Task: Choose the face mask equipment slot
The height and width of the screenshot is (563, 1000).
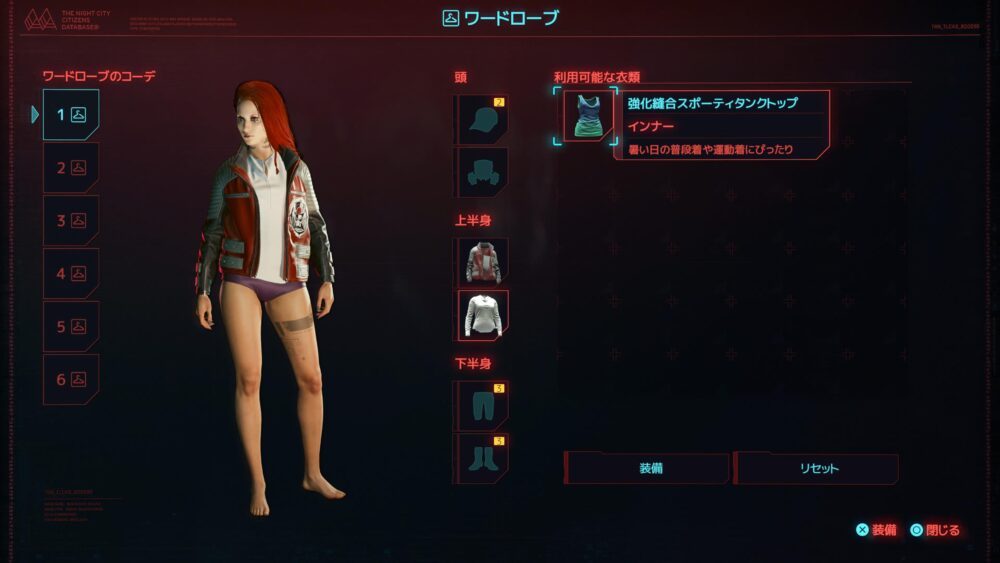Action: (x=482, y=173)
